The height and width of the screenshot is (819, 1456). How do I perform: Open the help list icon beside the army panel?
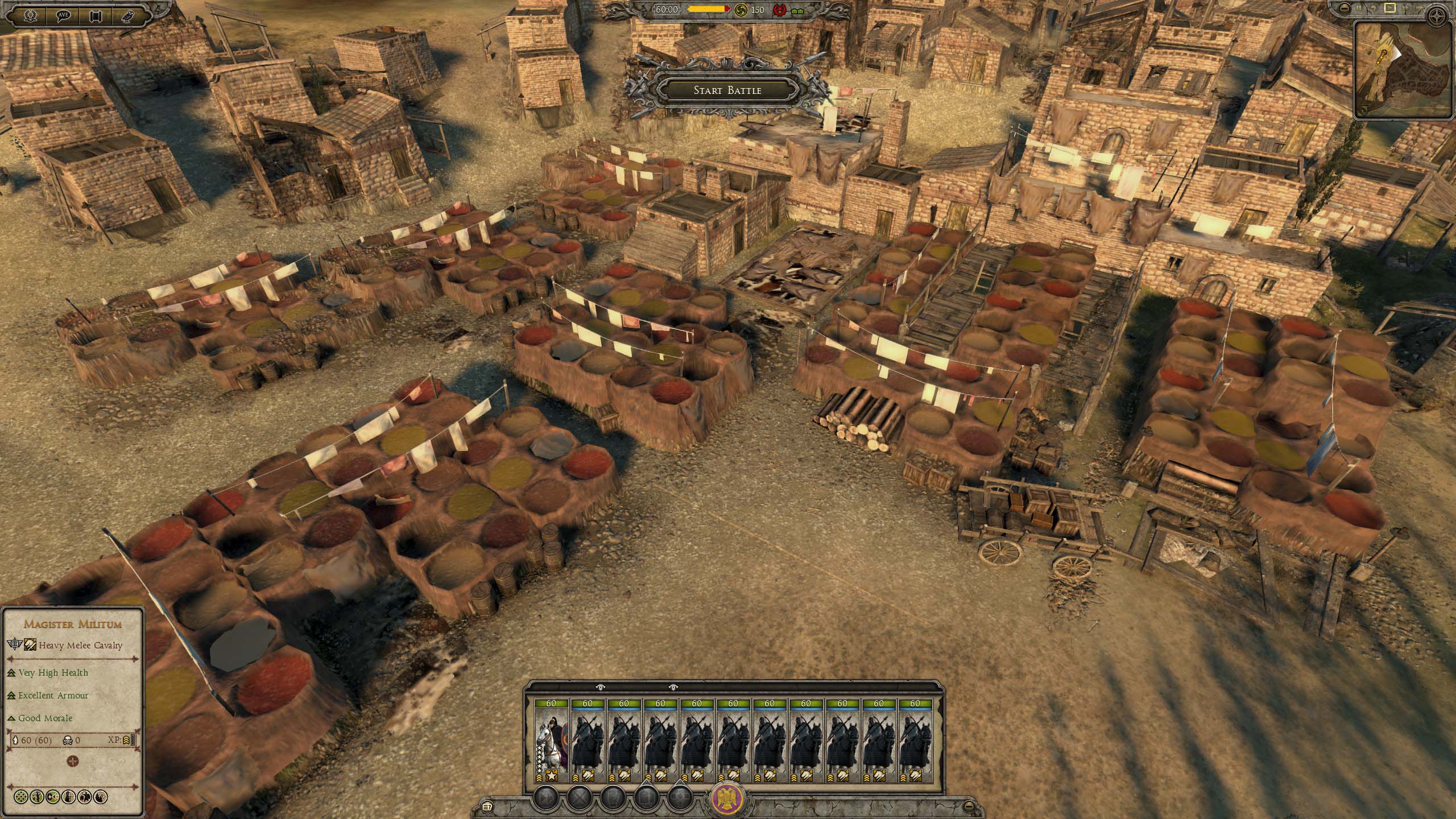click(486, 806)
